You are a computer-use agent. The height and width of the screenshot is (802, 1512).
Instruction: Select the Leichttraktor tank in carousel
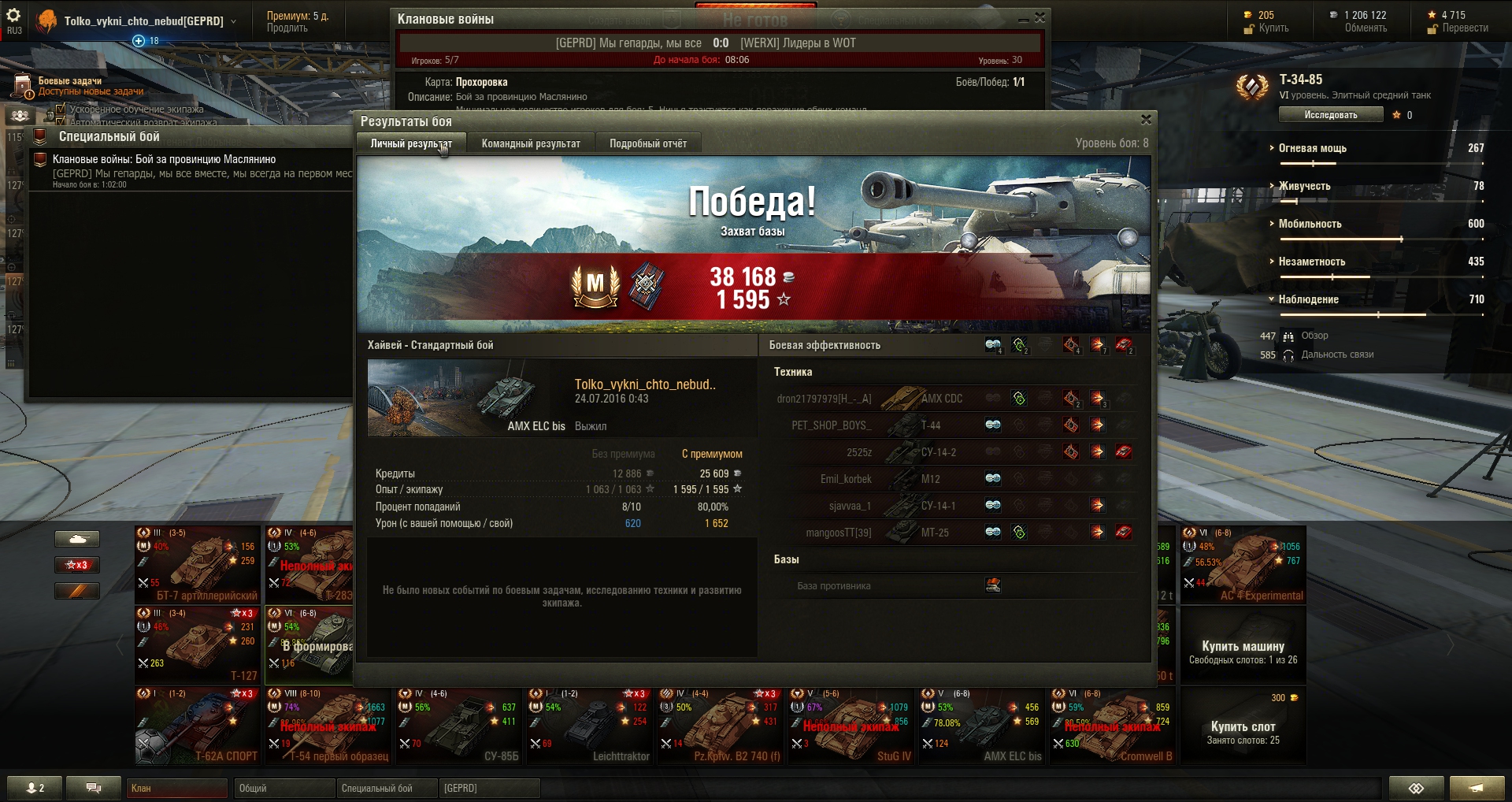[x=589, y=726]
